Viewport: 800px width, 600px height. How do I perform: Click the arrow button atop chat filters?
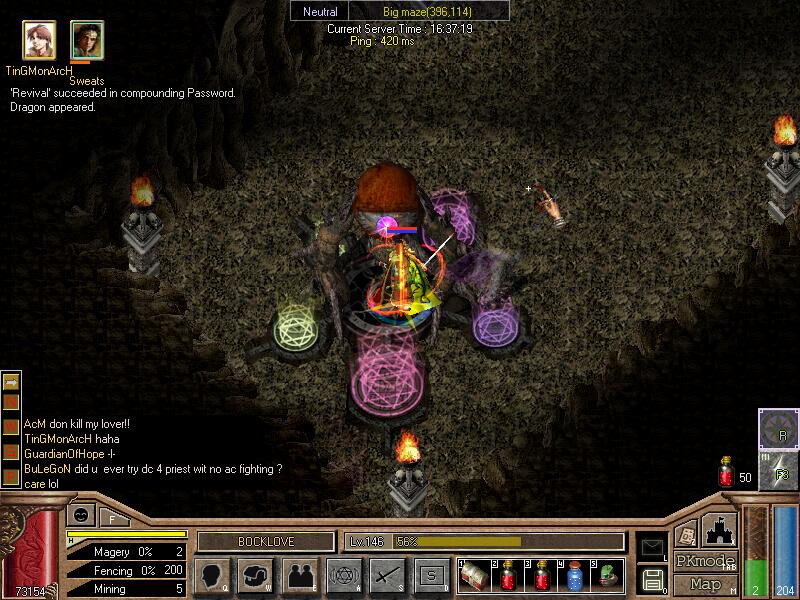[12, 381]
